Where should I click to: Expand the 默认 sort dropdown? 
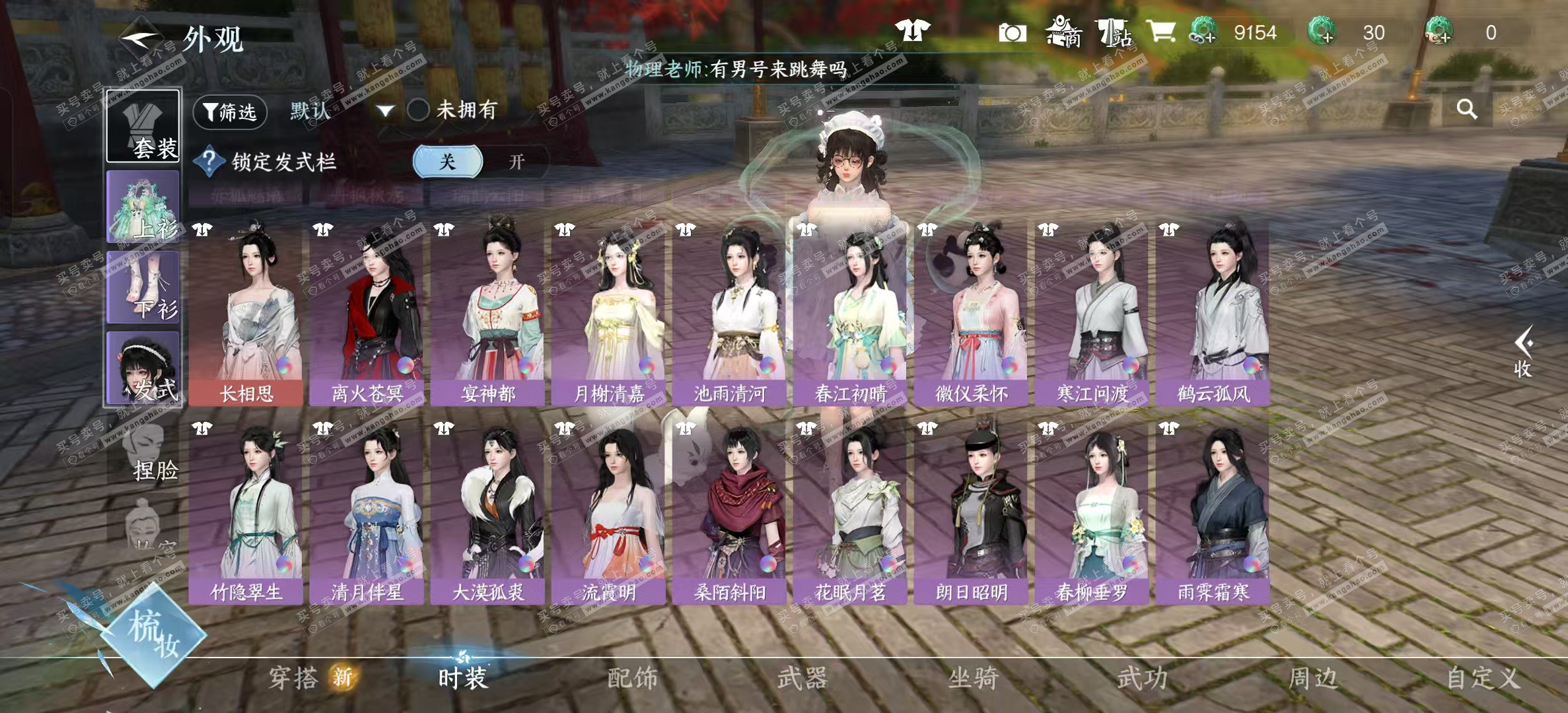pos(385,111)
